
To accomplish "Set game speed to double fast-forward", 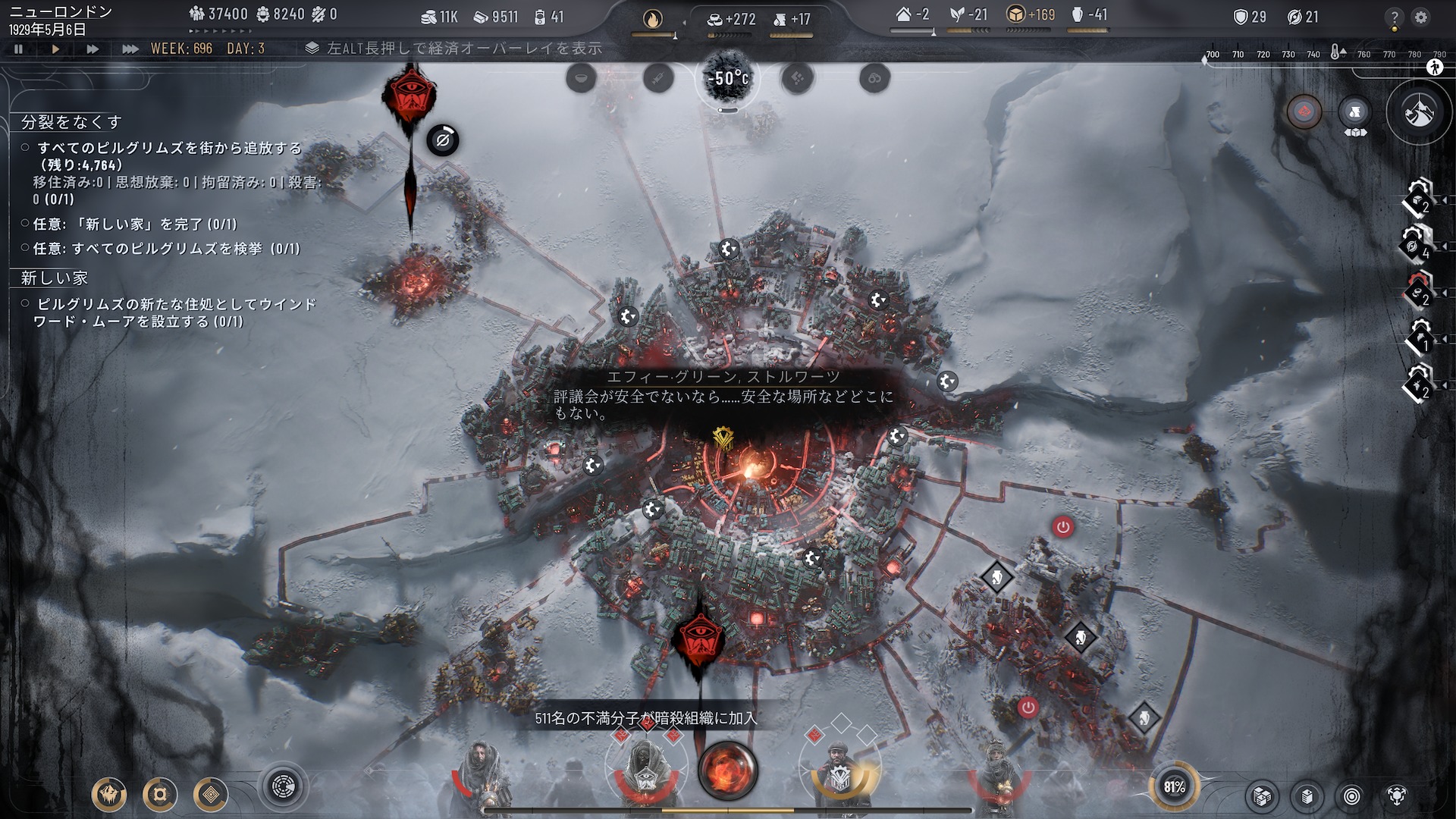I will click(x=93, y=49).
